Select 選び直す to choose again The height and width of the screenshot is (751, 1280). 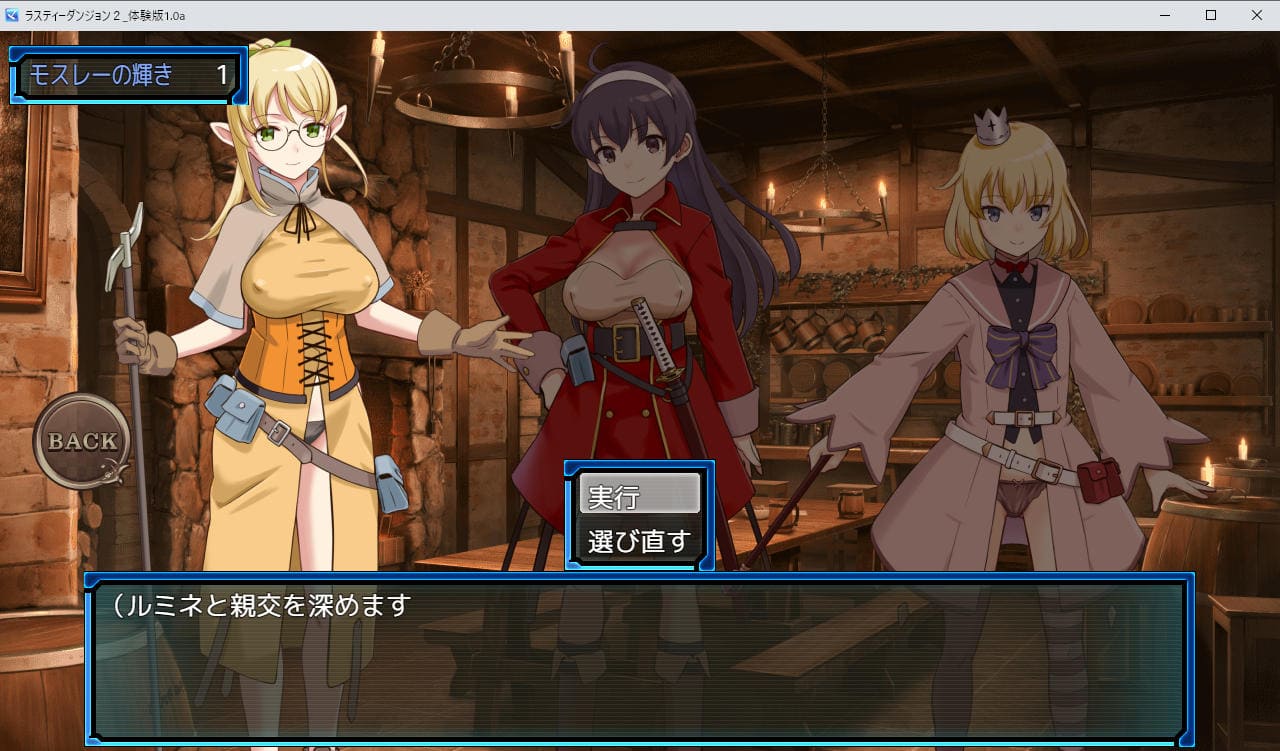[x=639, y=541]
